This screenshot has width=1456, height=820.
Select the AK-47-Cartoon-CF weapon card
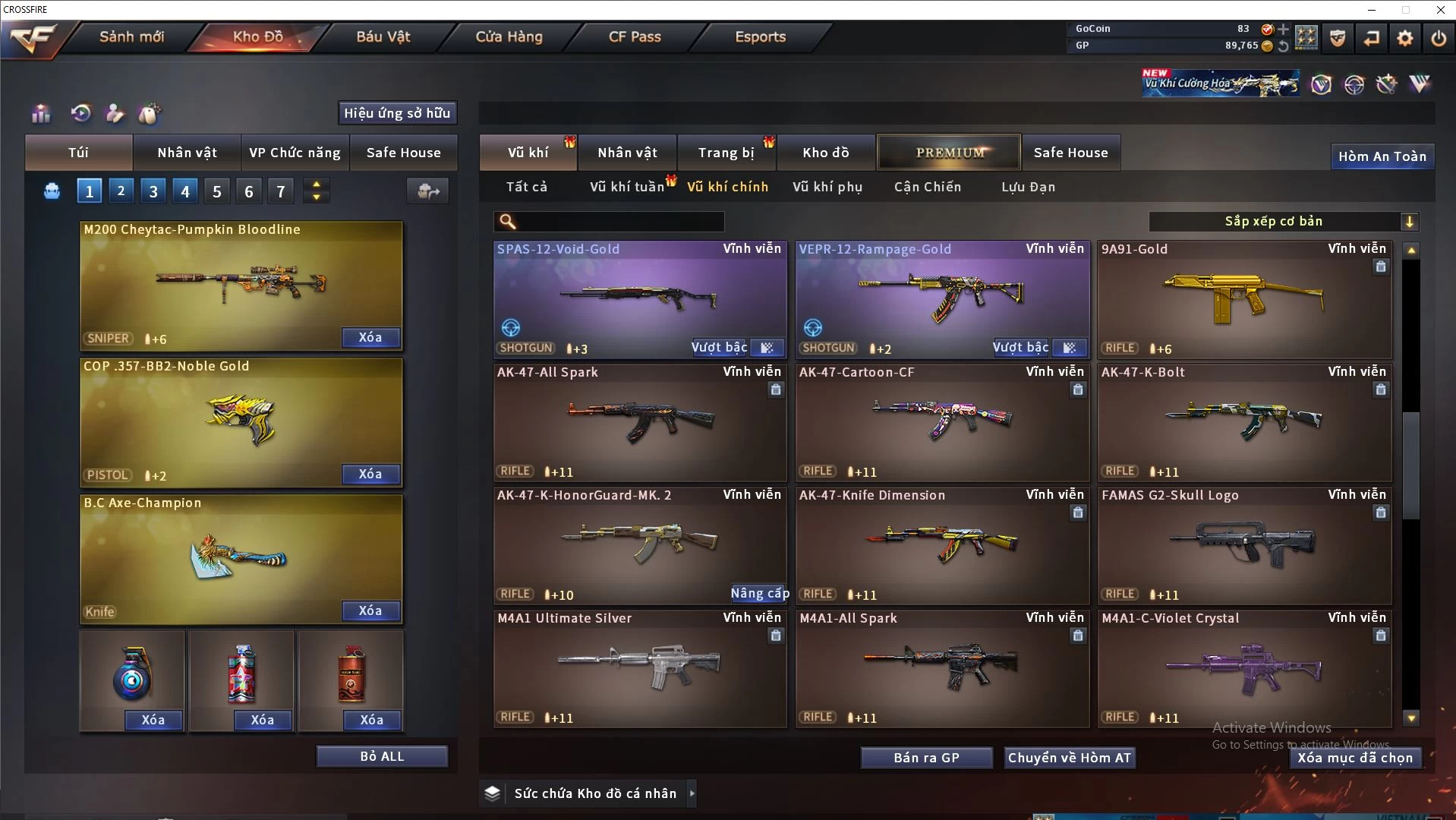click(941, 422)
